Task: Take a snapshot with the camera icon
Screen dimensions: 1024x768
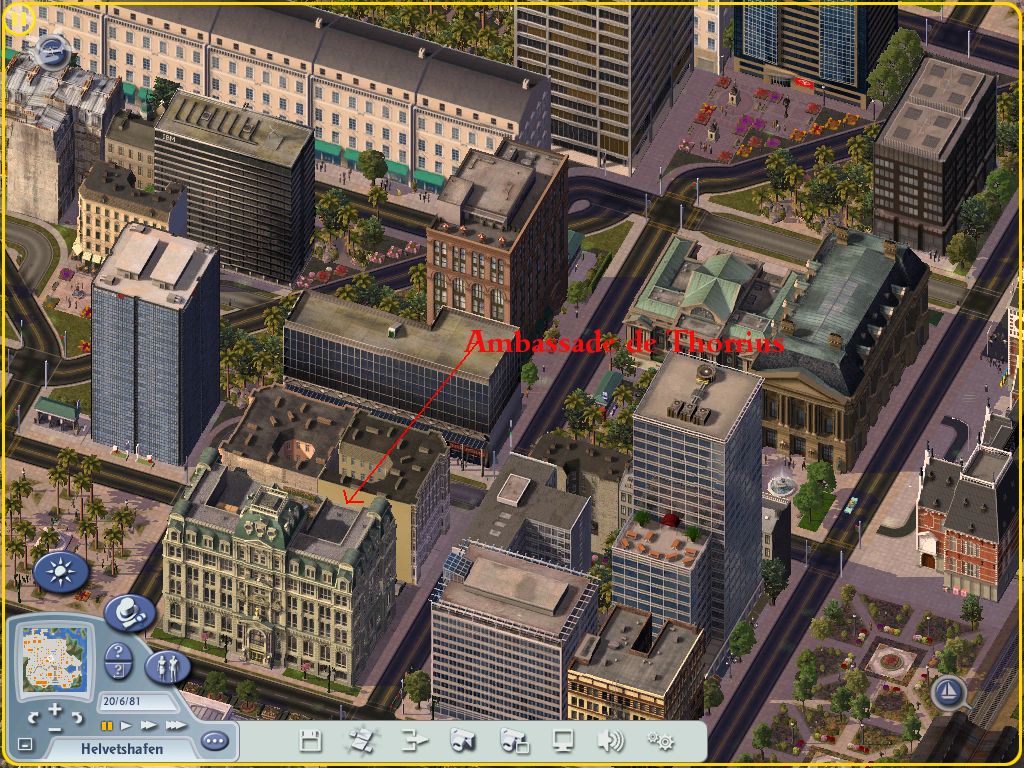Action: [461, 741]
